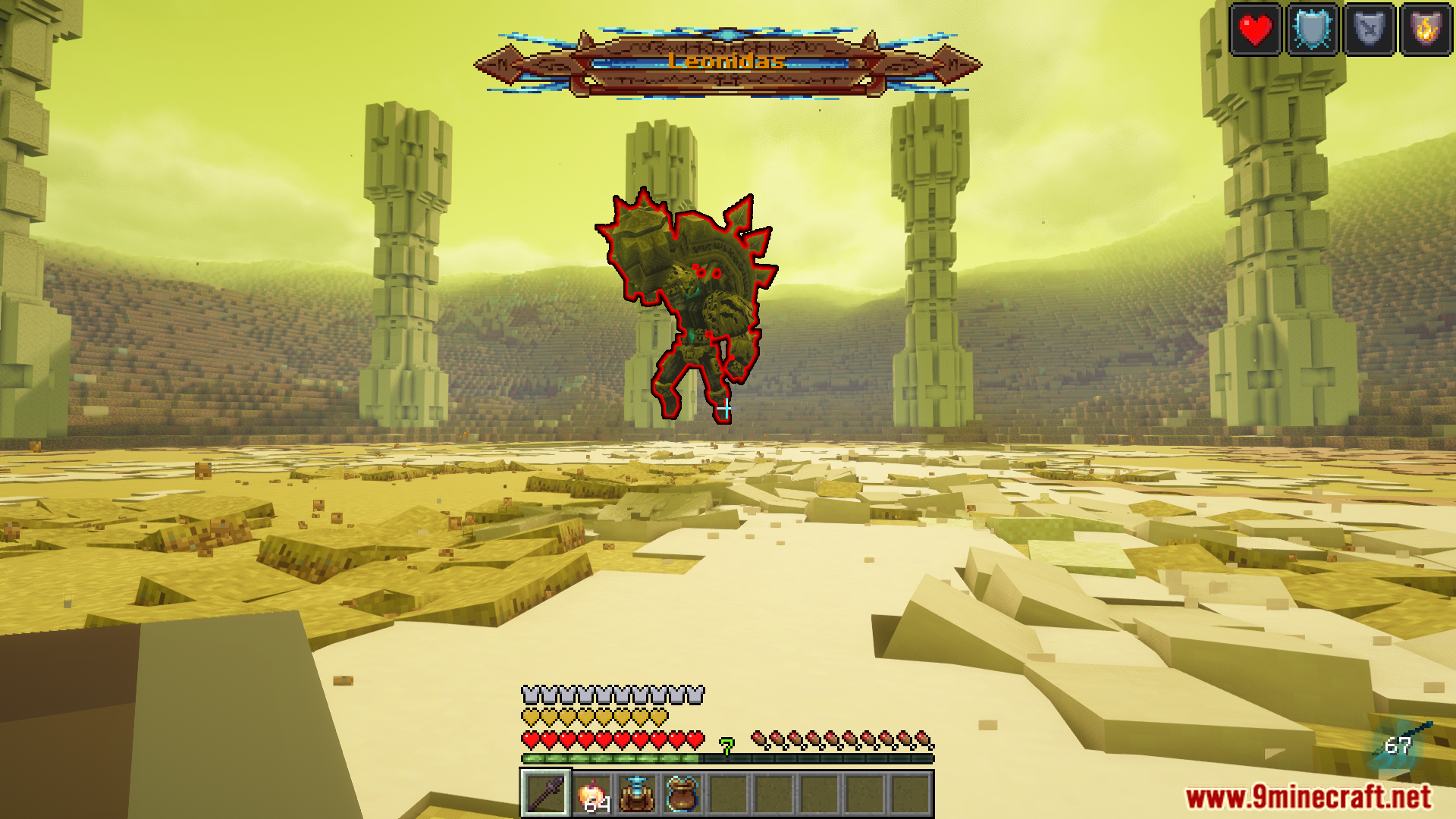Image resolution: width=1456 pixels, height=819 pixels.
Task: Click the red heart status effect icon
Action: coord(1256,31)
